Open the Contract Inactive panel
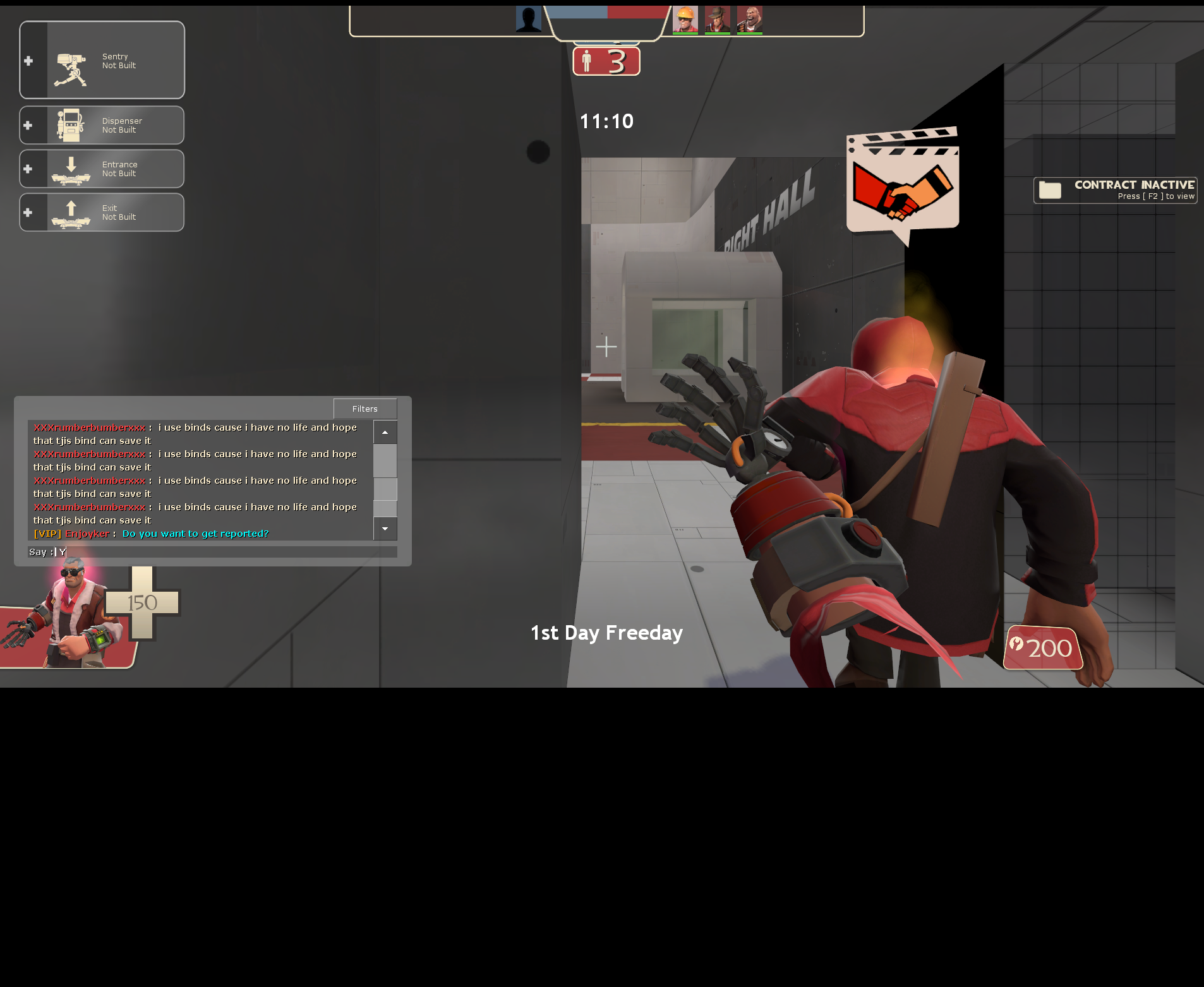 [x=1116, y=190]
